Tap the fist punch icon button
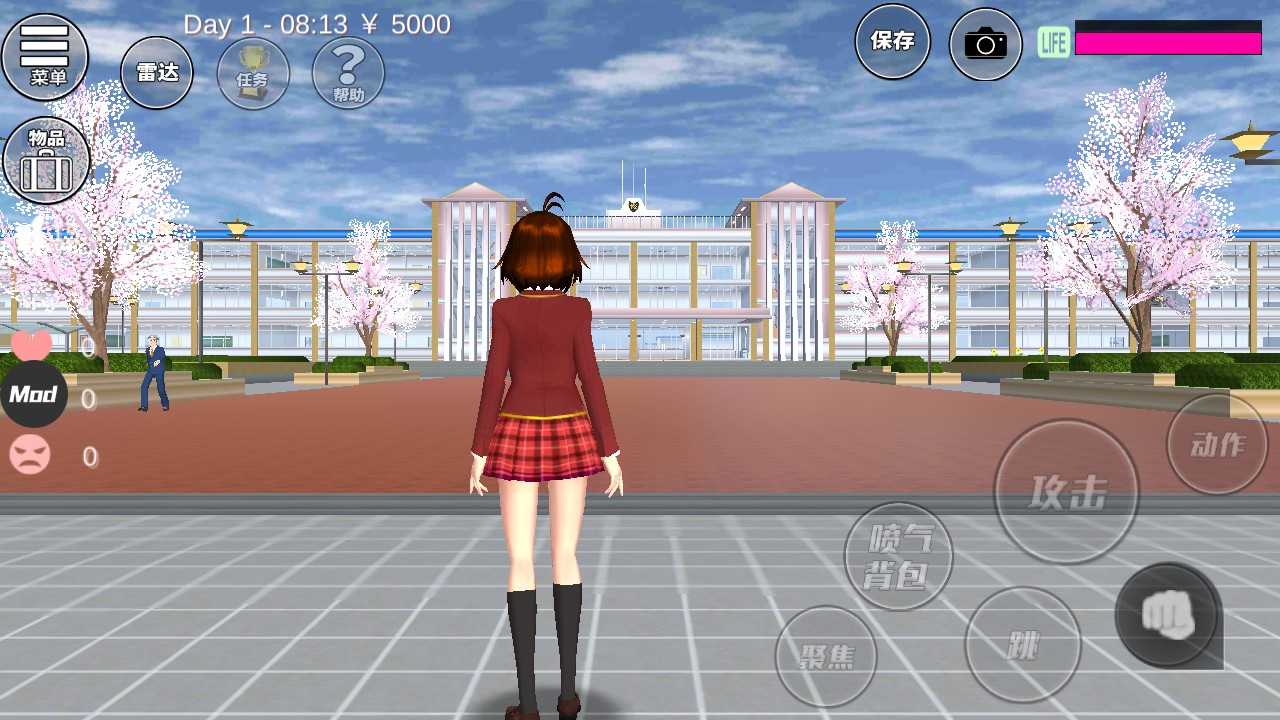 [x=1168, y=615]
